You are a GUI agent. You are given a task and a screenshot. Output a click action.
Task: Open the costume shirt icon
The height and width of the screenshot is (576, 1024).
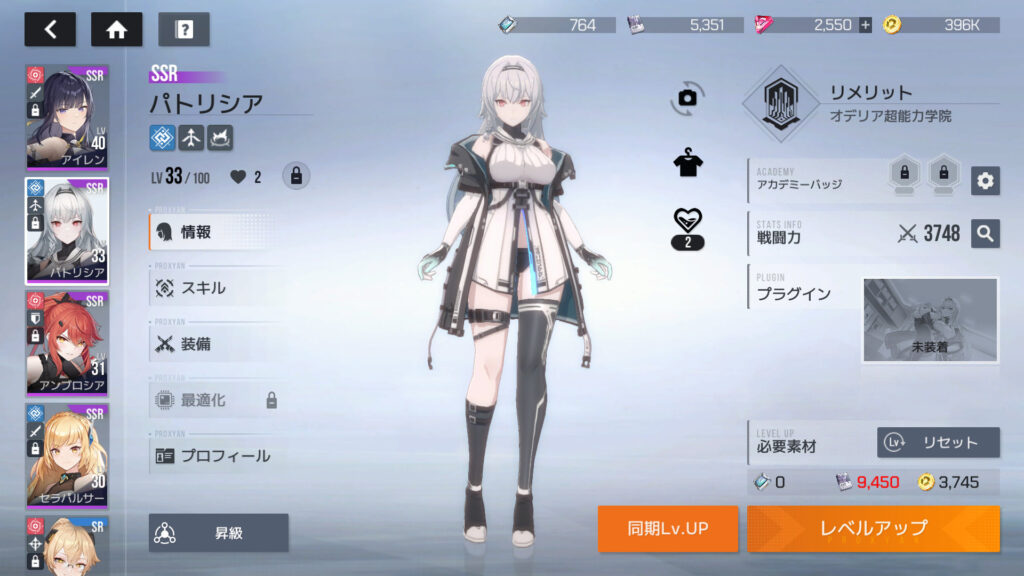pyautogui.click(x=687, y=163)
